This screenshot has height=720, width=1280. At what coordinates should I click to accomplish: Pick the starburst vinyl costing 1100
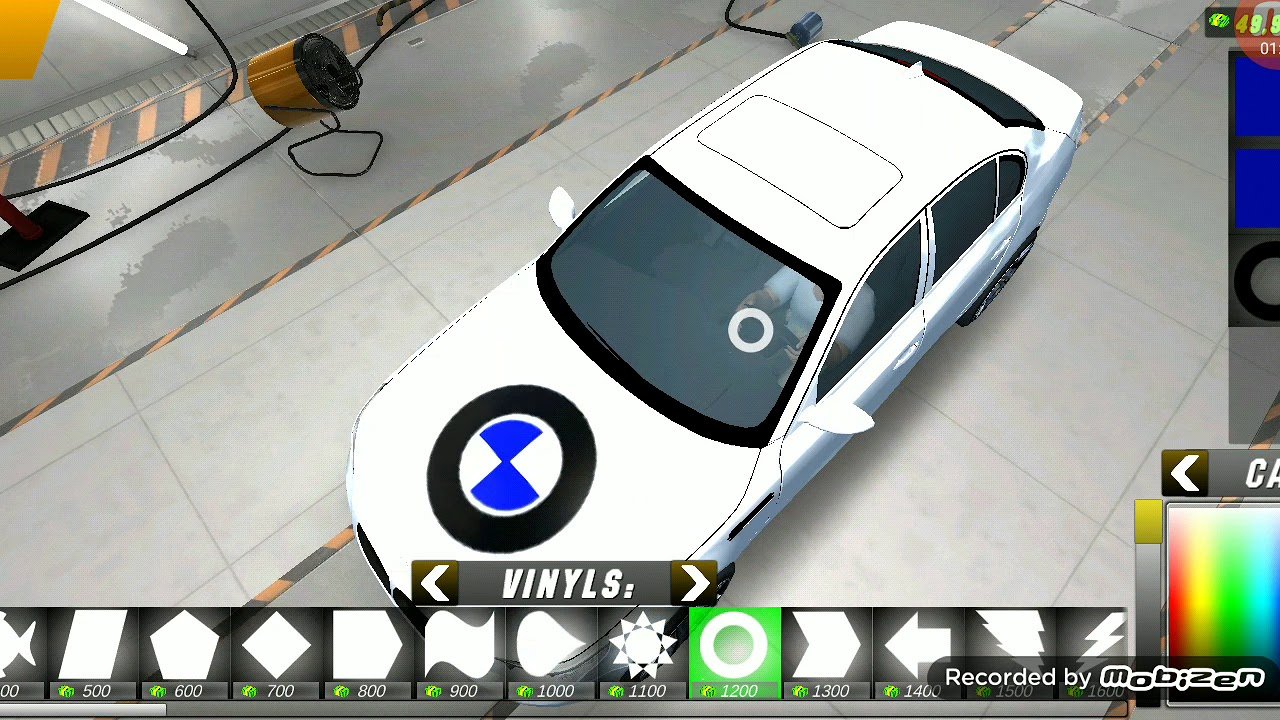pos(643,647)
